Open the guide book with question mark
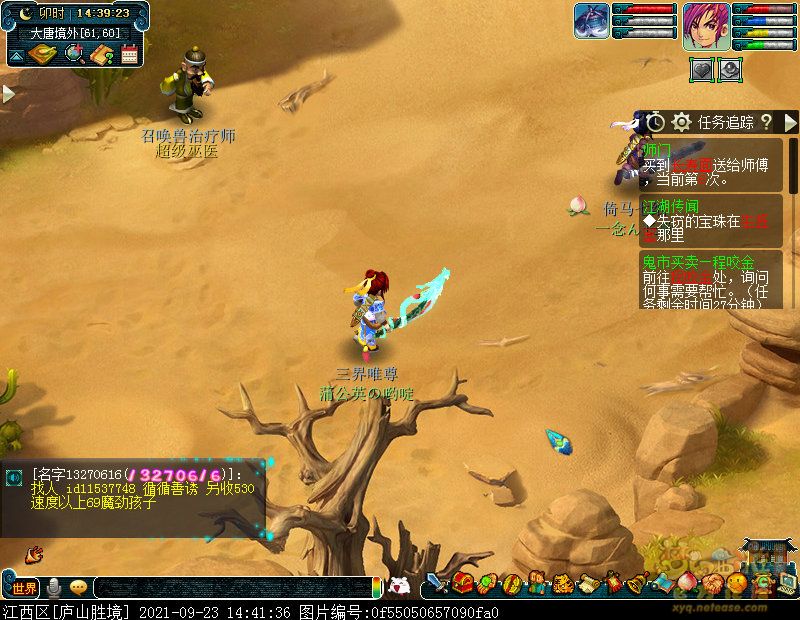The image size is (800, 620). coord(101,54)
